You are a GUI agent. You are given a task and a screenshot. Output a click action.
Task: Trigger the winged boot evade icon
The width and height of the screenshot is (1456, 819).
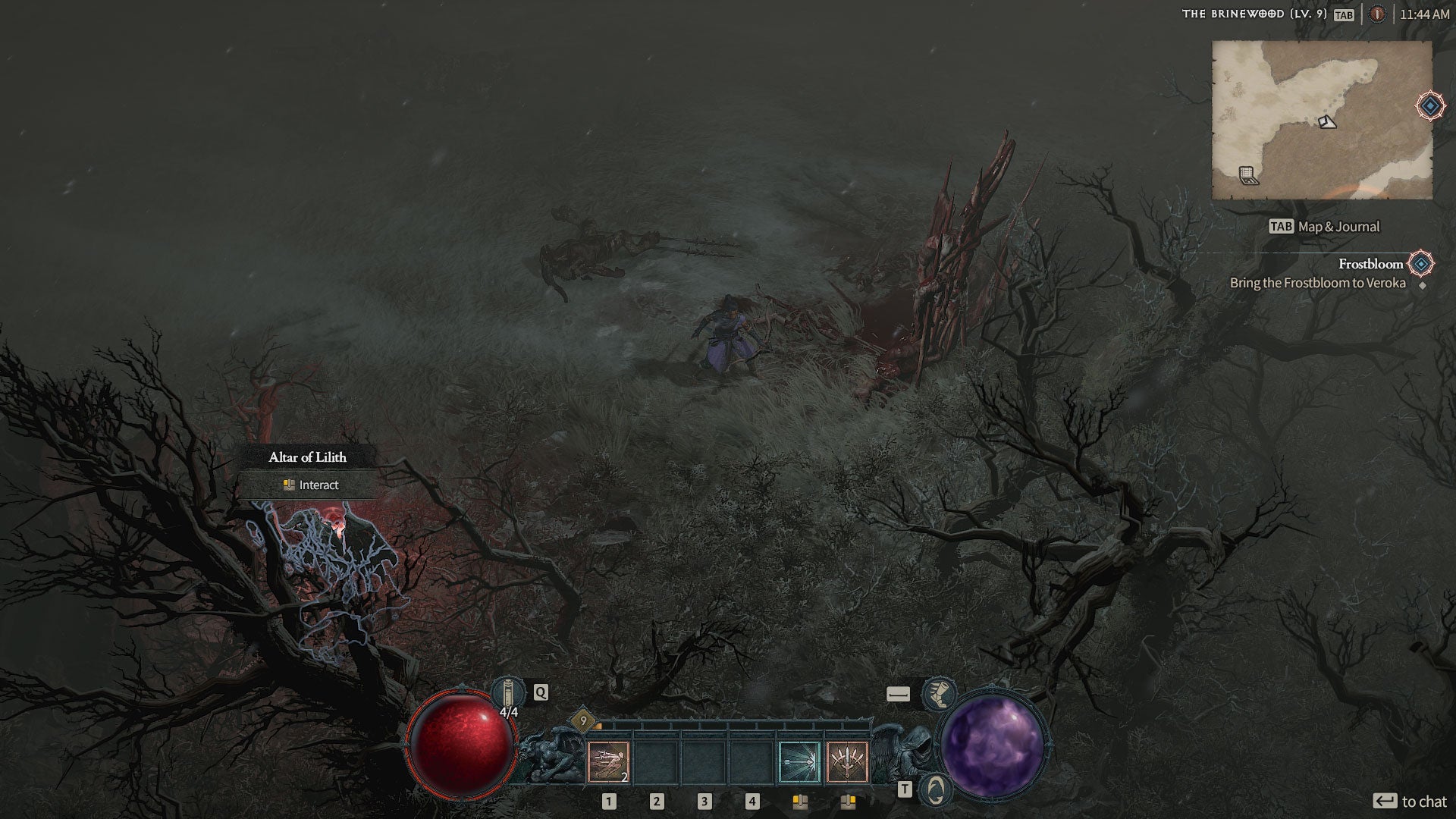939,693
